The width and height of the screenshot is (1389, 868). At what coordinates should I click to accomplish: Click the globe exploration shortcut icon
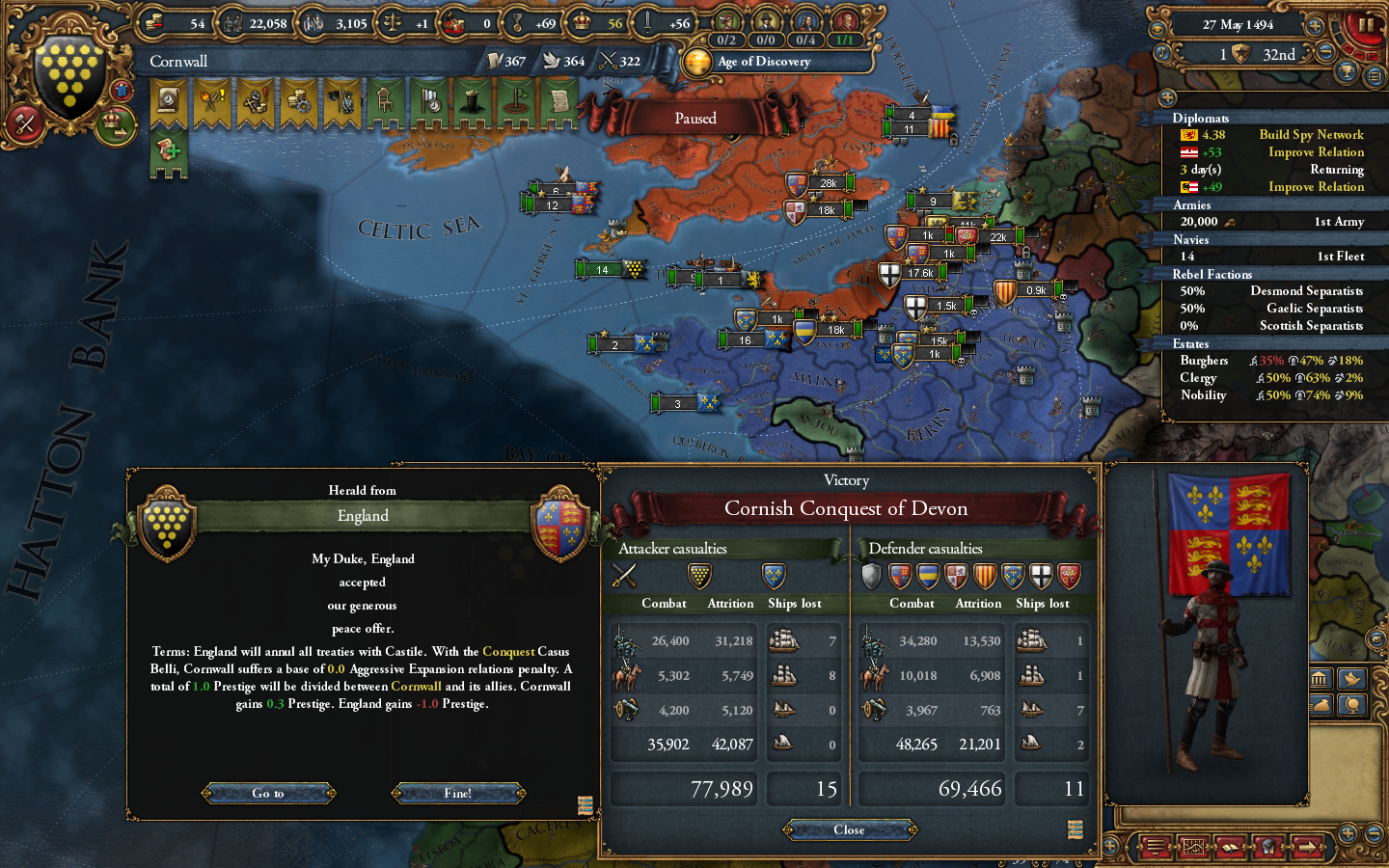(x=1351, y=706)
